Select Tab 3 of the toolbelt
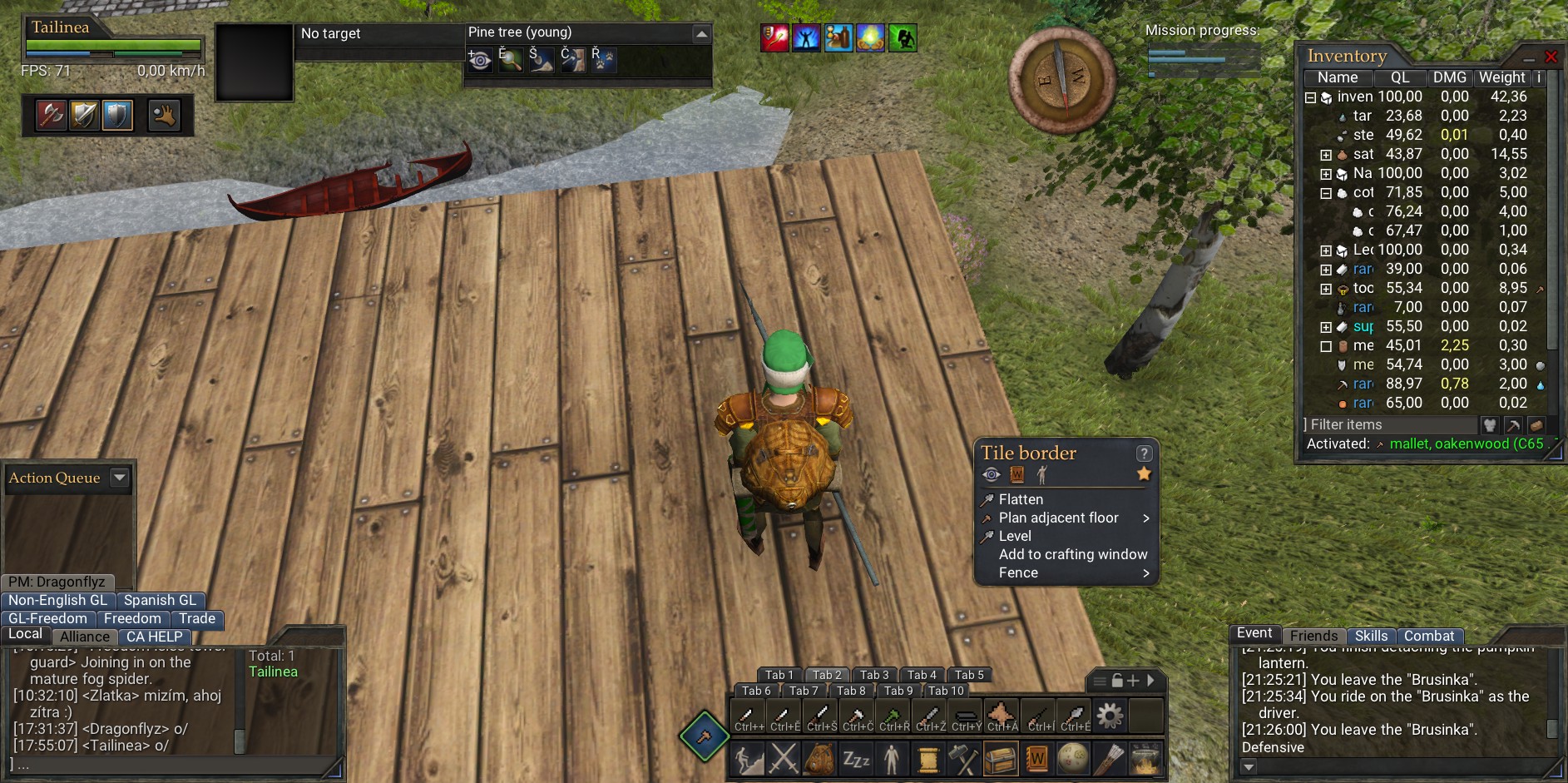 pos(874,675)
